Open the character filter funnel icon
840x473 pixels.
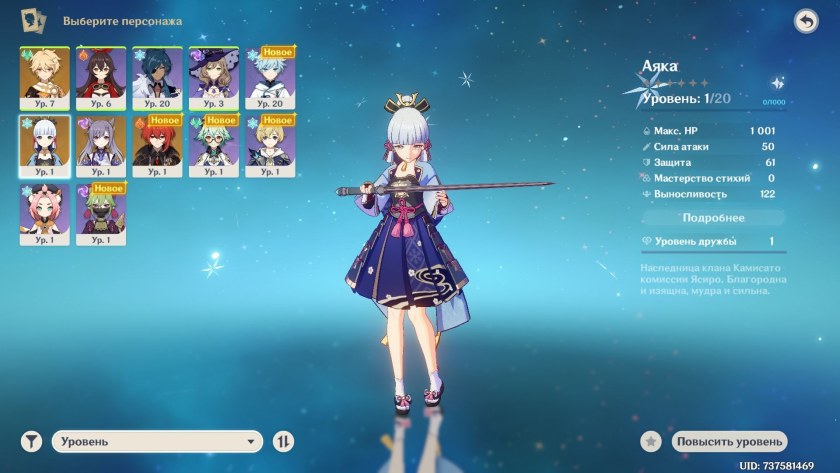(33, 441)
